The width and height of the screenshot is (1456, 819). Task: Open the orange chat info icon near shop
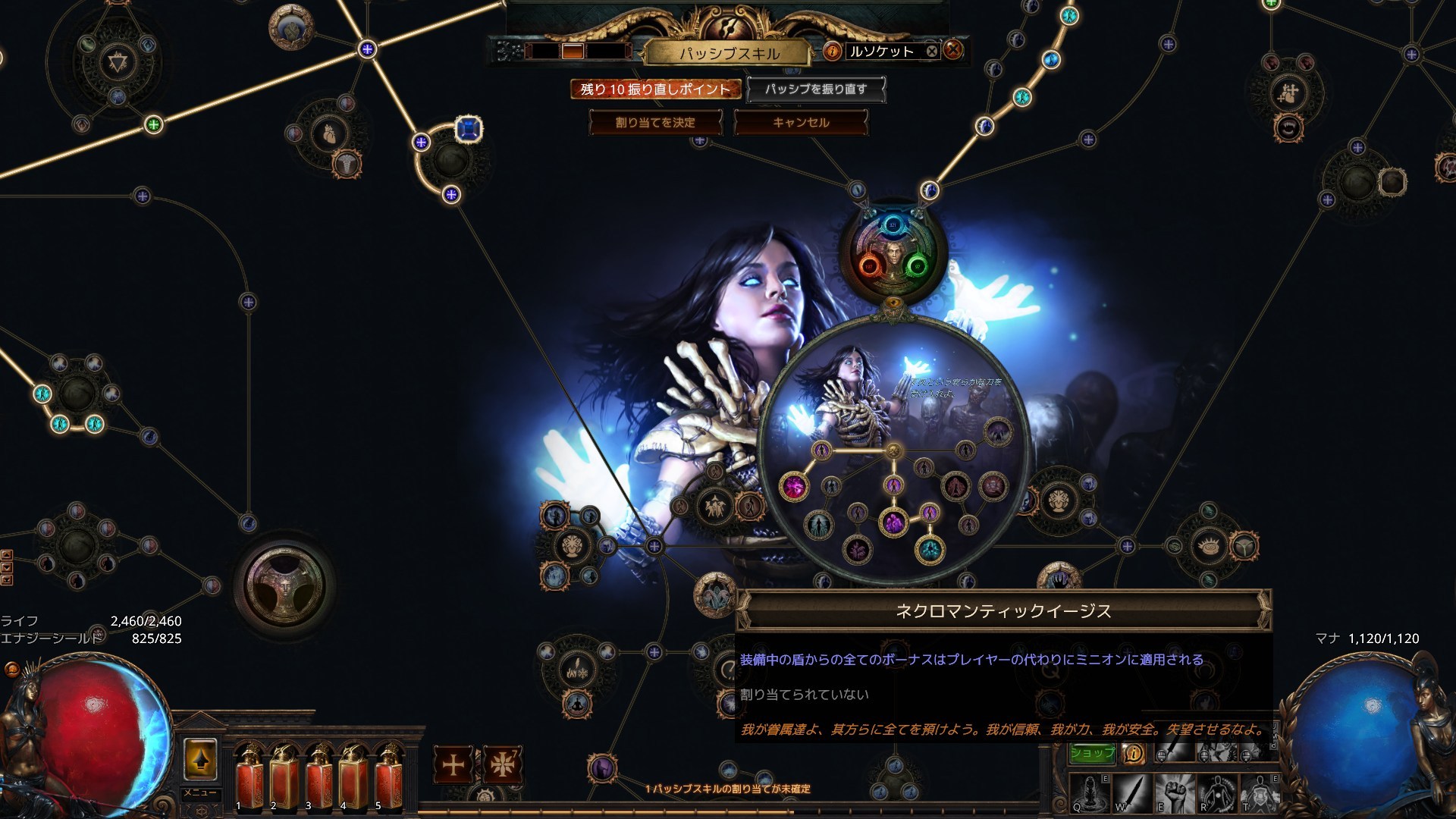click(1134, 753)
